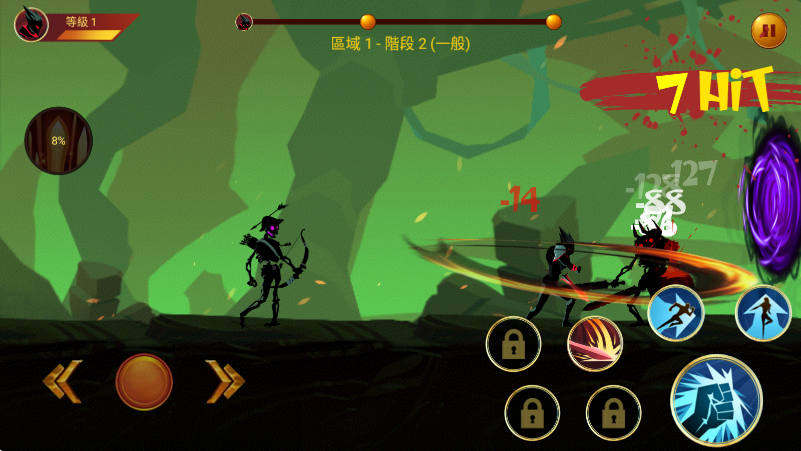801x451 pixels.
Task: Tap the 8% rage gauge orb
Action: pos(59,141)
